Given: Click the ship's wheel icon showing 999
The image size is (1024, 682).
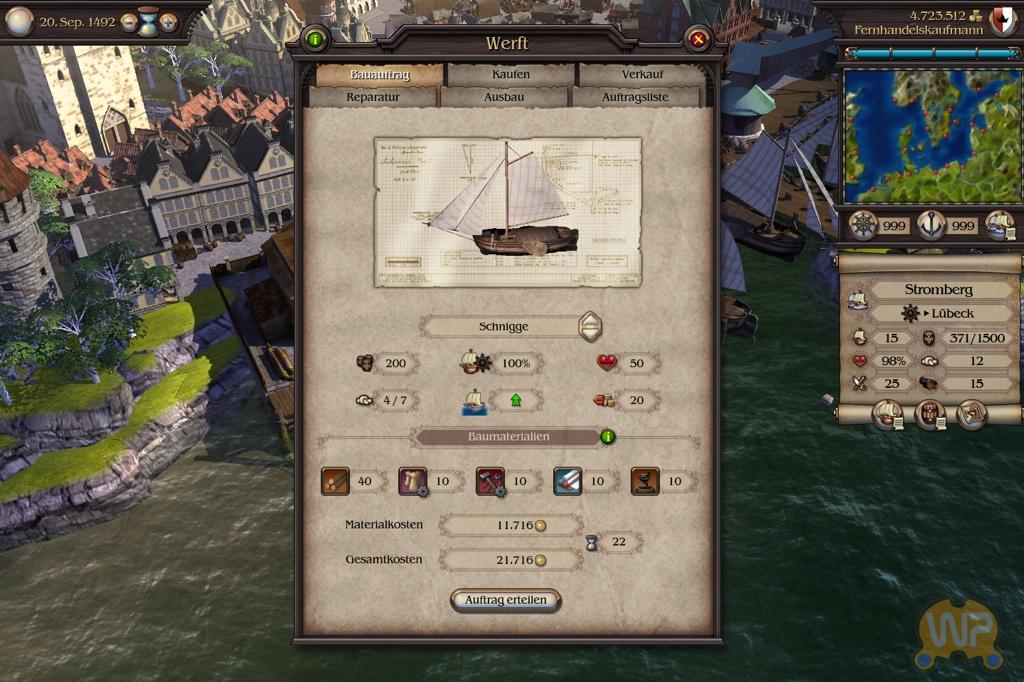Looking at the screenshot, I should [863, 225].
